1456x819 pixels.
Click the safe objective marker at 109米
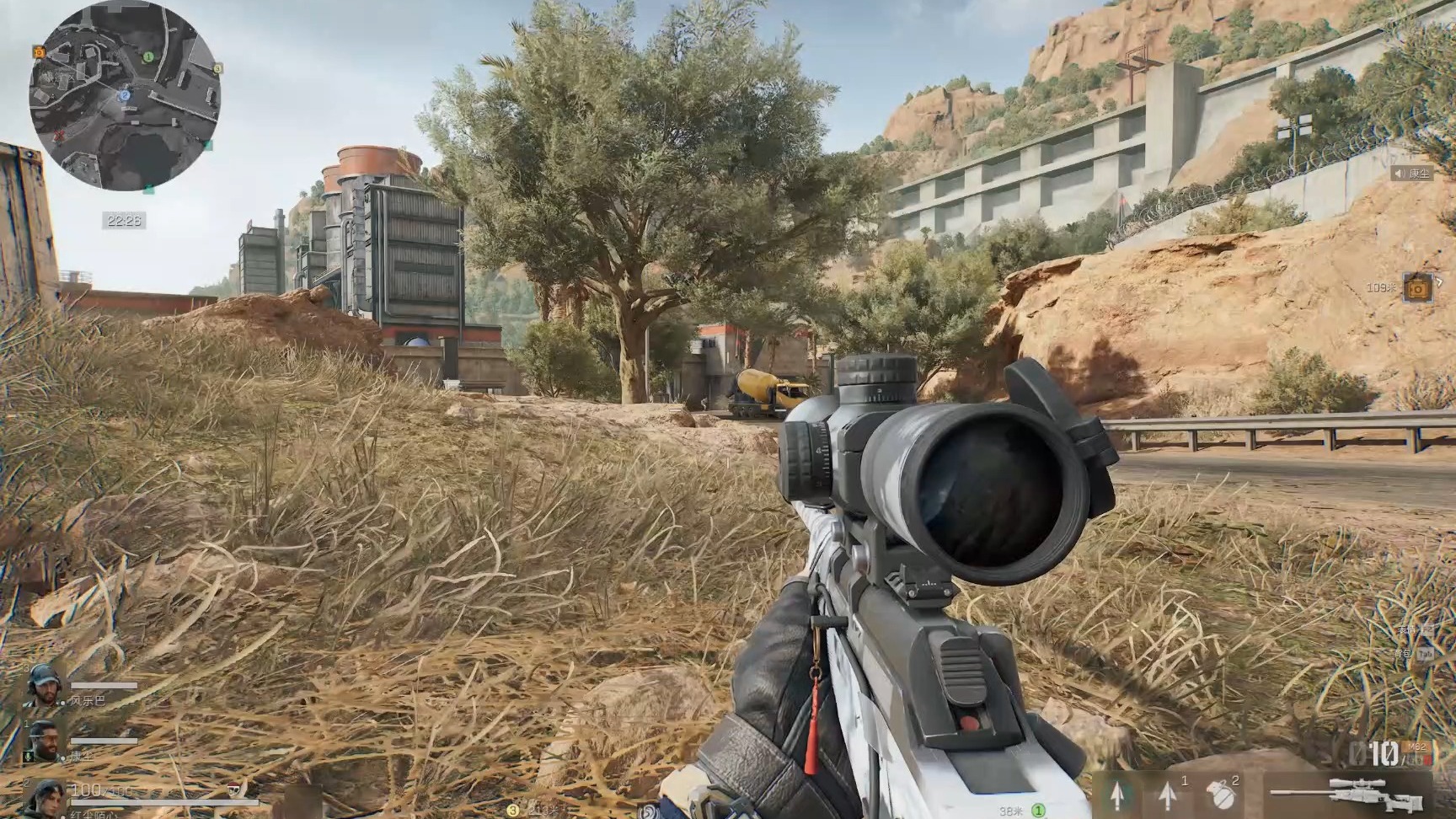point(1418,288)
